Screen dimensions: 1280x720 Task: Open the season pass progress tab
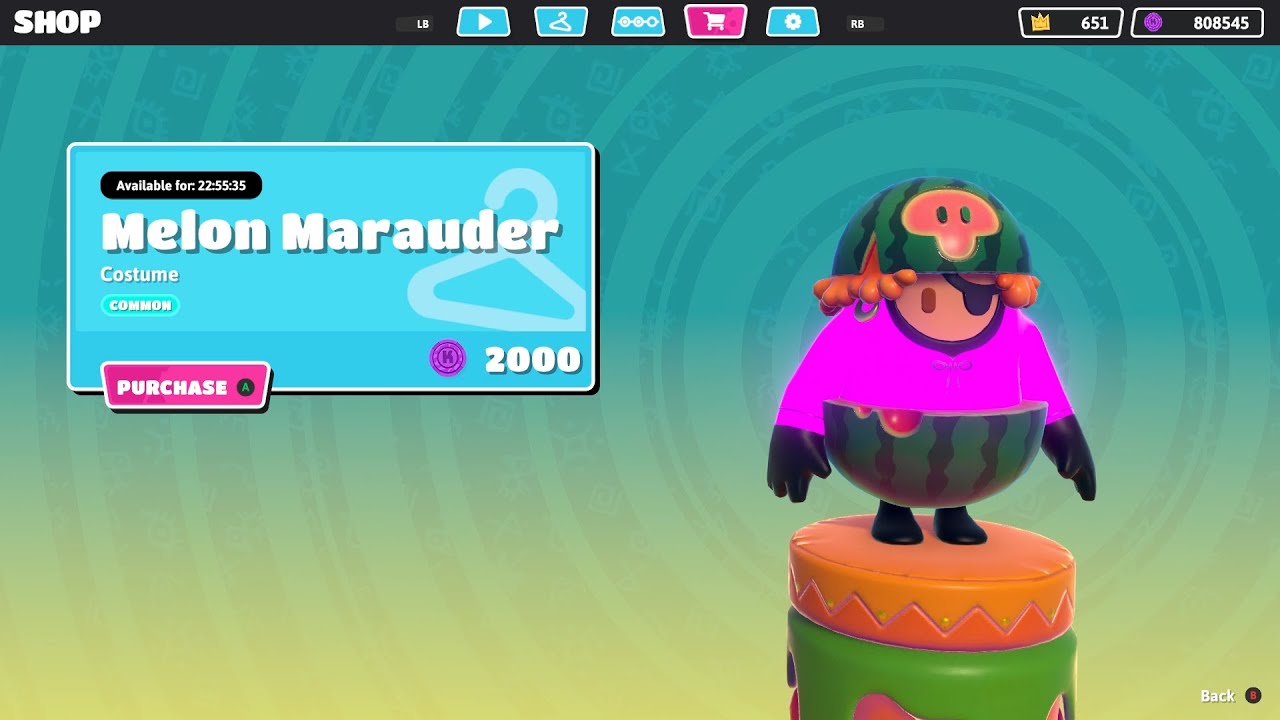(638, 22)
